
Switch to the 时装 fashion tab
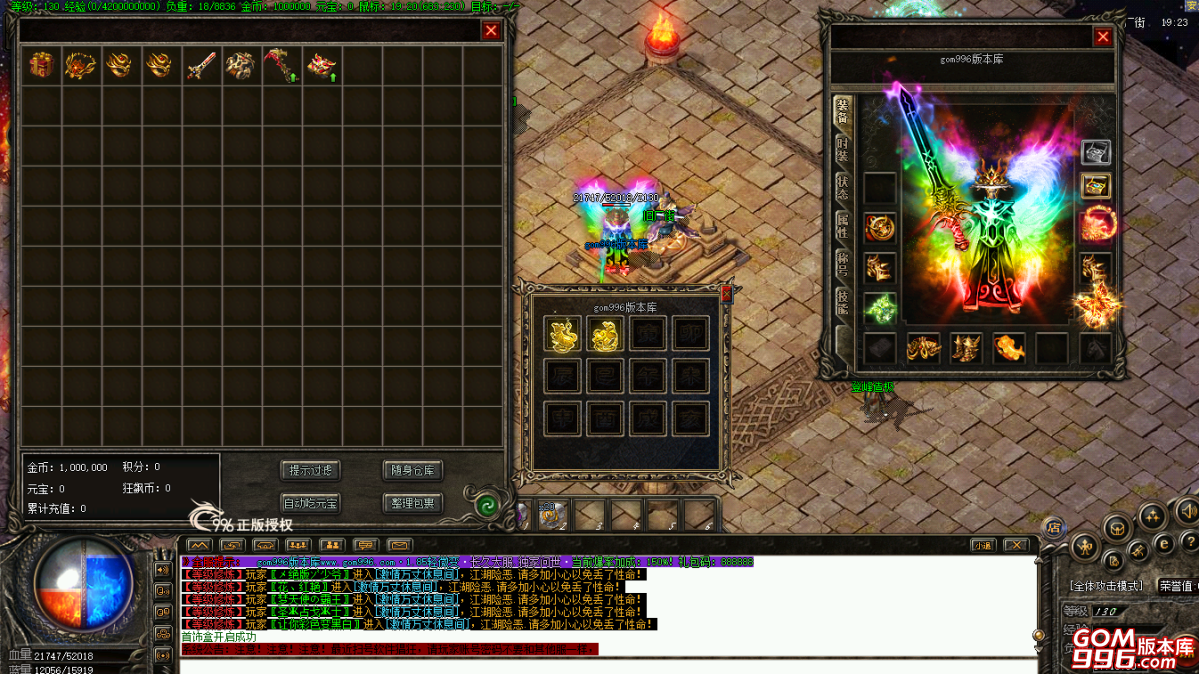842,151
